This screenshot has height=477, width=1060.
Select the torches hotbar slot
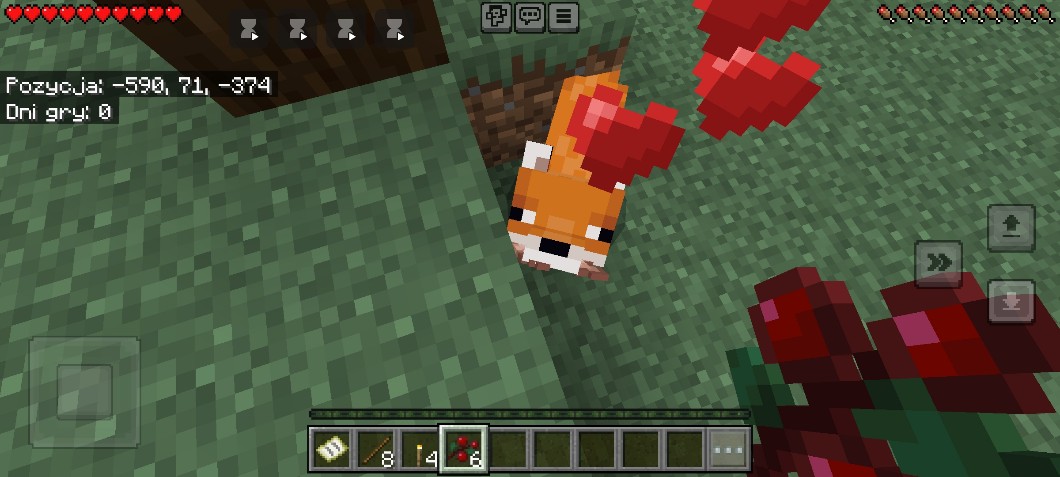pyautogui.click(x=420, y=450)
